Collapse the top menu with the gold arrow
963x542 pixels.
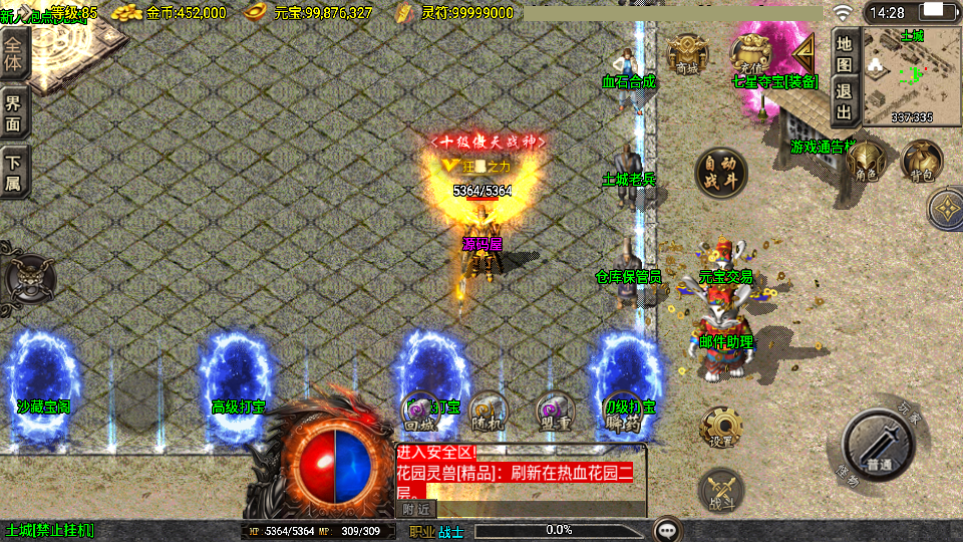(x=803, y=50)
